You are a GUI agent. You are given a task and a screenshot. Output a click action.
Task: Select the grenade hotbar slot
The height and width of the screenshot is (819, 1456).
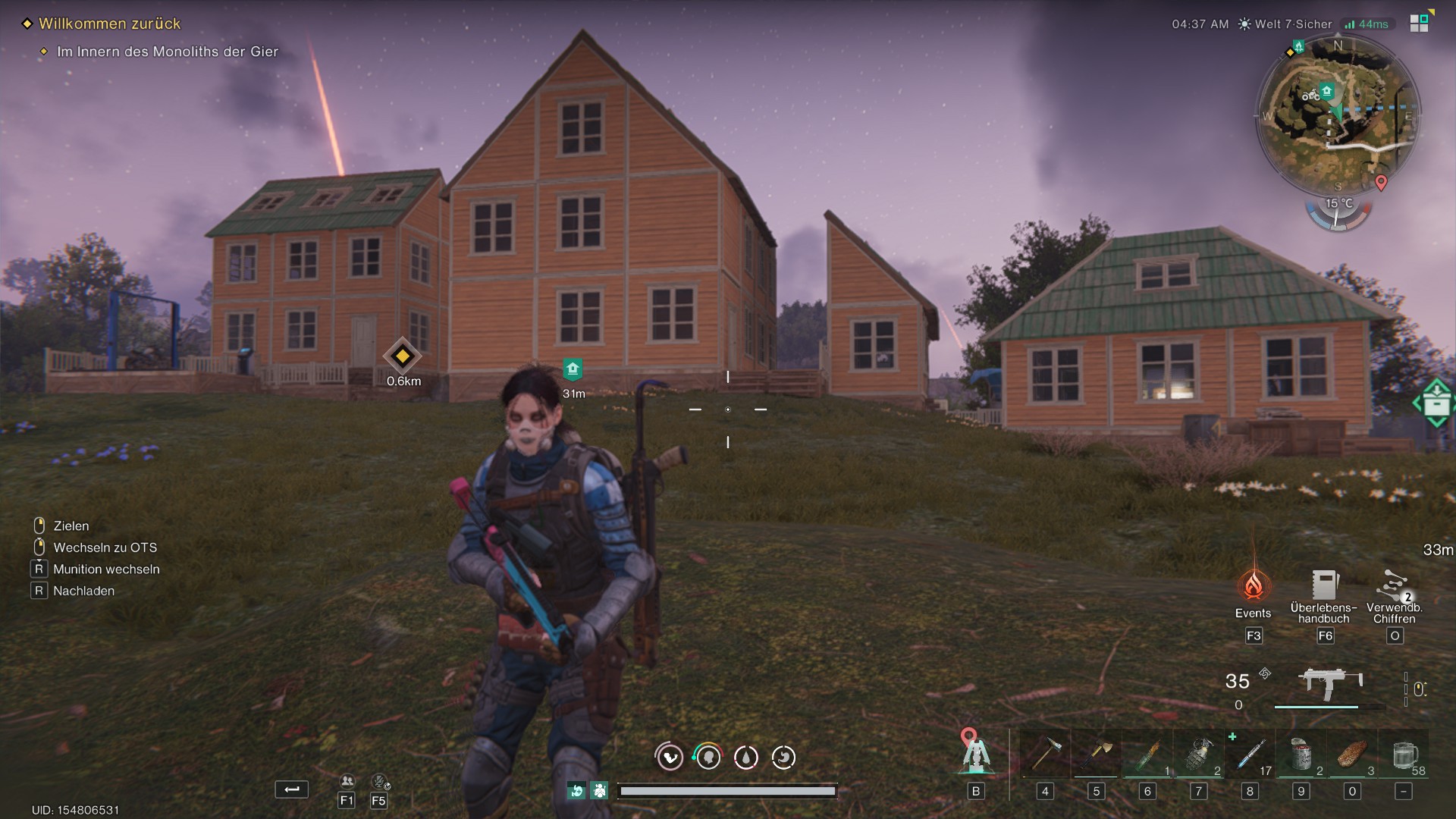[1198, 755]
